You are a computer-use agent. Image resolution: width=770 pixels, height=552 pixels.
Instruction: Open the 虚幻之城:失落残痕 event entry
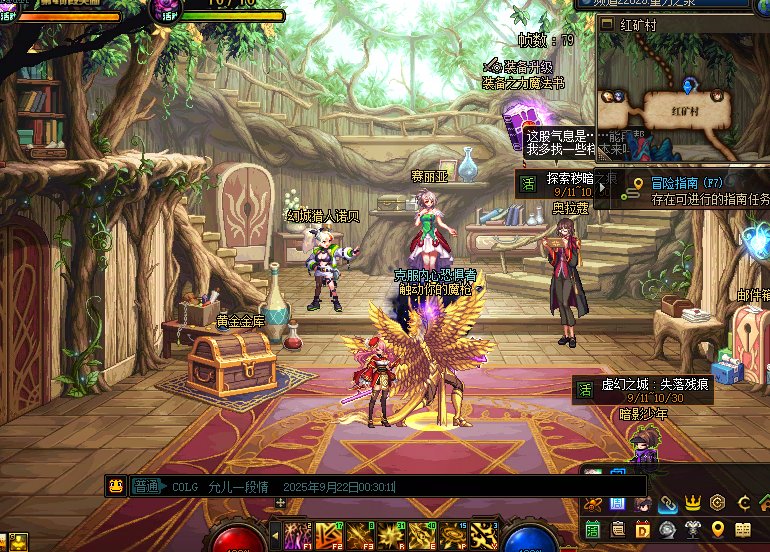click(x=642, y=390)
